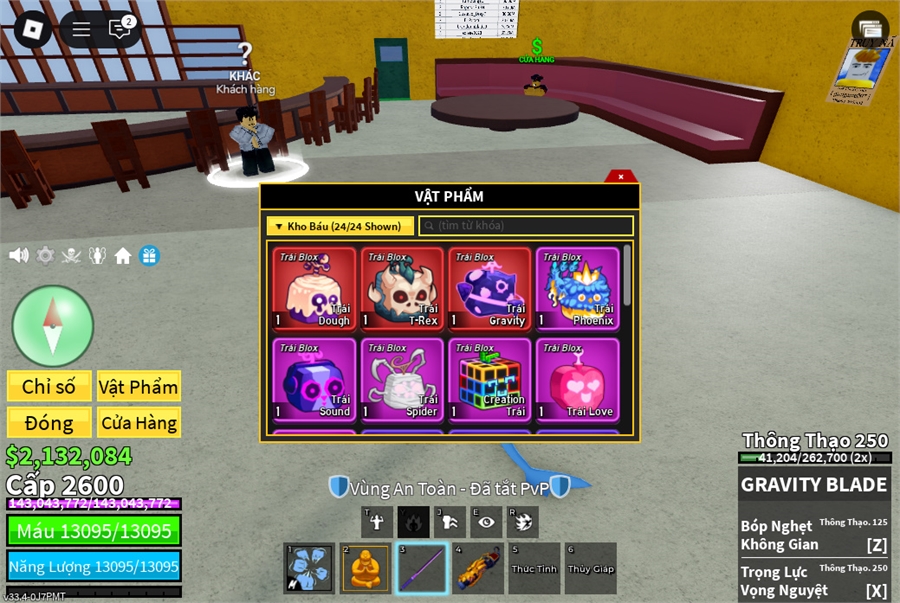Pick the pink Love fruit
This screenshot has height=603, width=900.
click(x=577, y=380)
